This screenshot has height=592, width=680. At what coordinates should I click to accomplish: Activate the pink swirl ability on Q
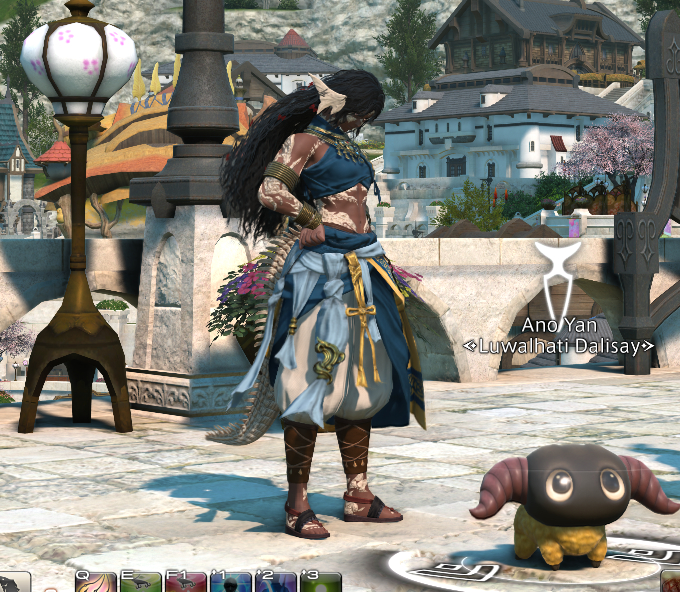click(x=96, y=582)
